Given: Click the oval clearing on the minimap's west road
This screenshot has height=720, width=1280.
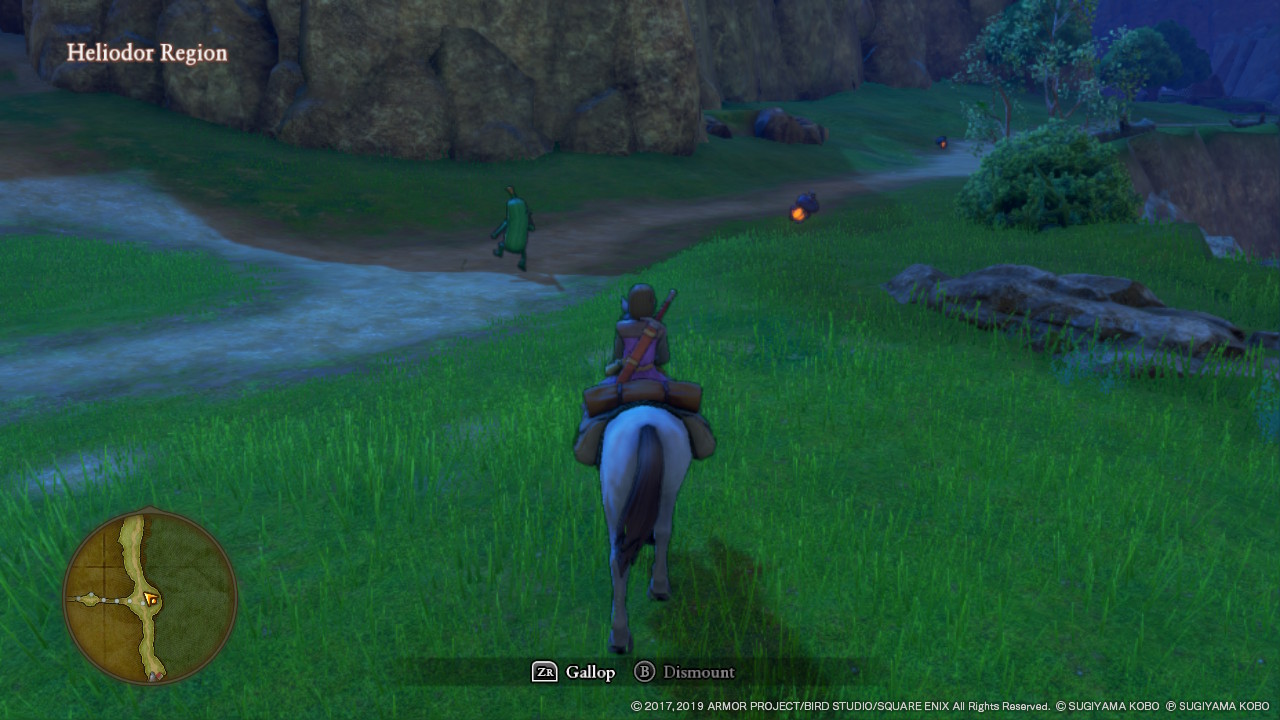Looking at the screenshot, I should [x=90, y=598].
